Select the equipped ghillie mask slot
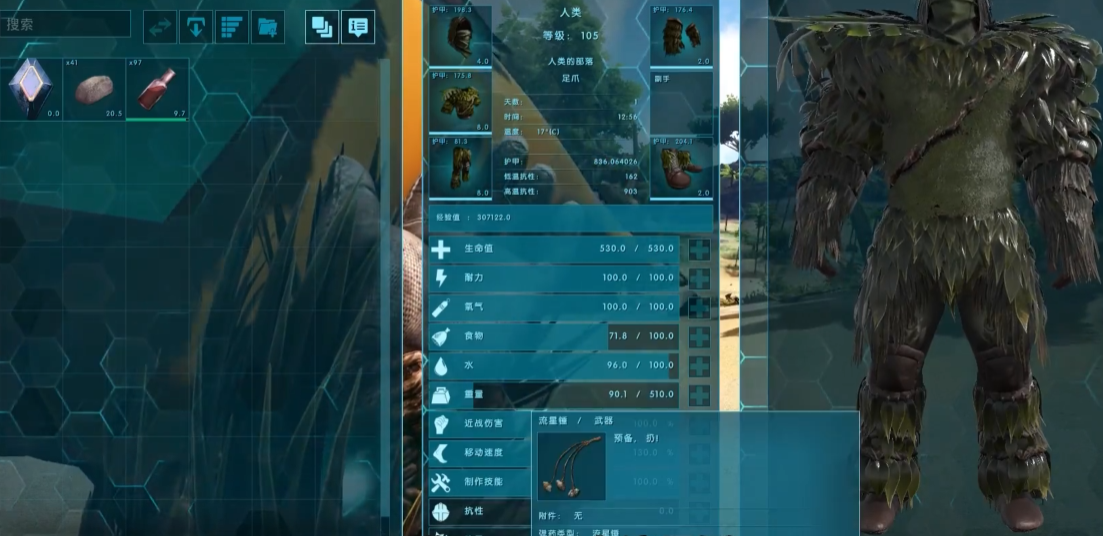This screenshot has height=536, width=1103. [460, 36]
